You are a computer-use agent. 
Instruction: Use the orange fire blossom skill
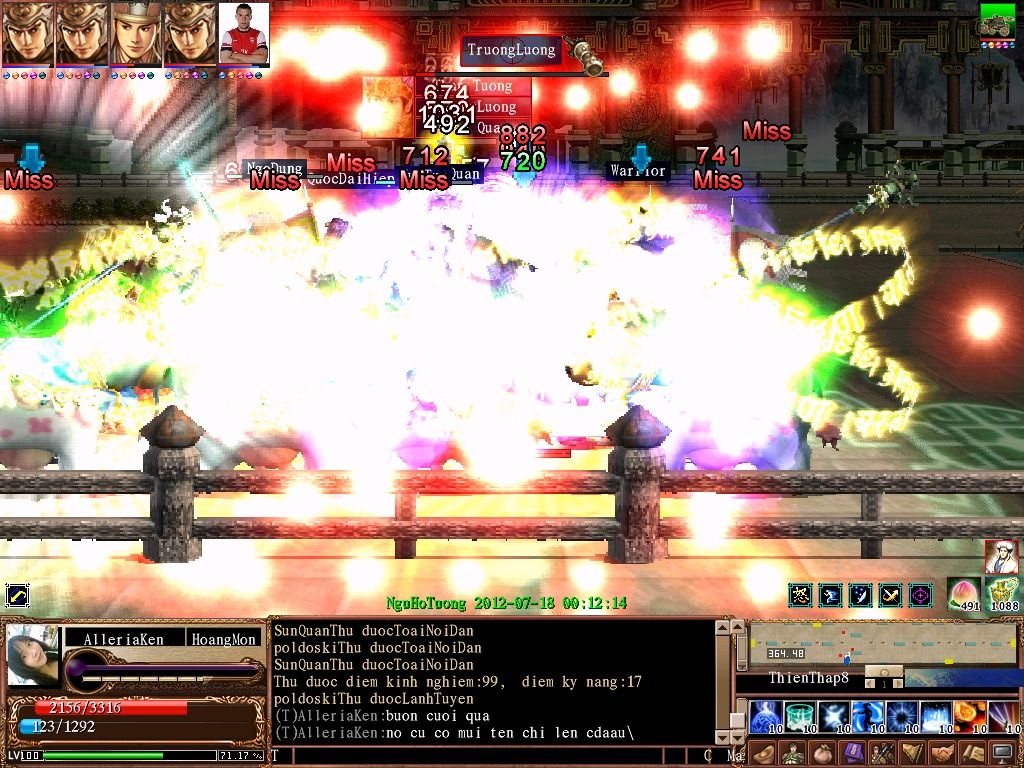point(969,716)
